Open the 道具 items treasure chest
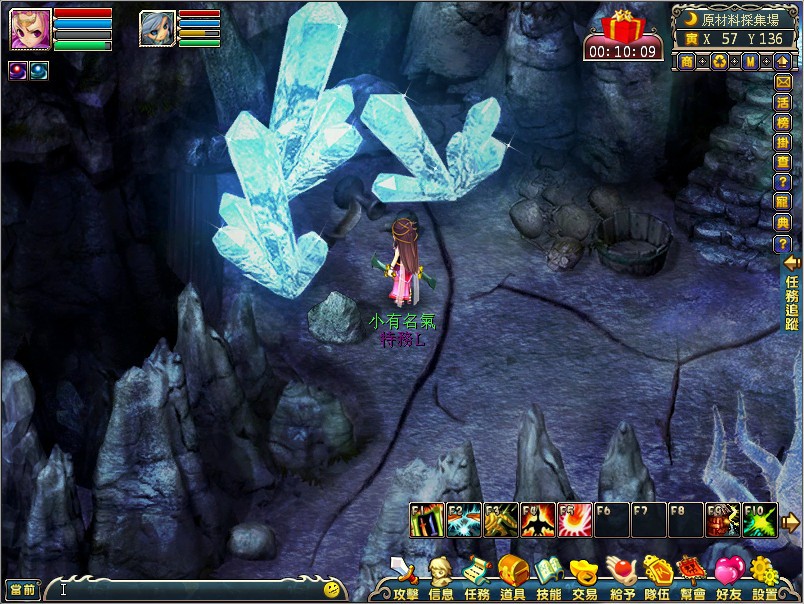The image size is (804, 604). coord(512,575)
